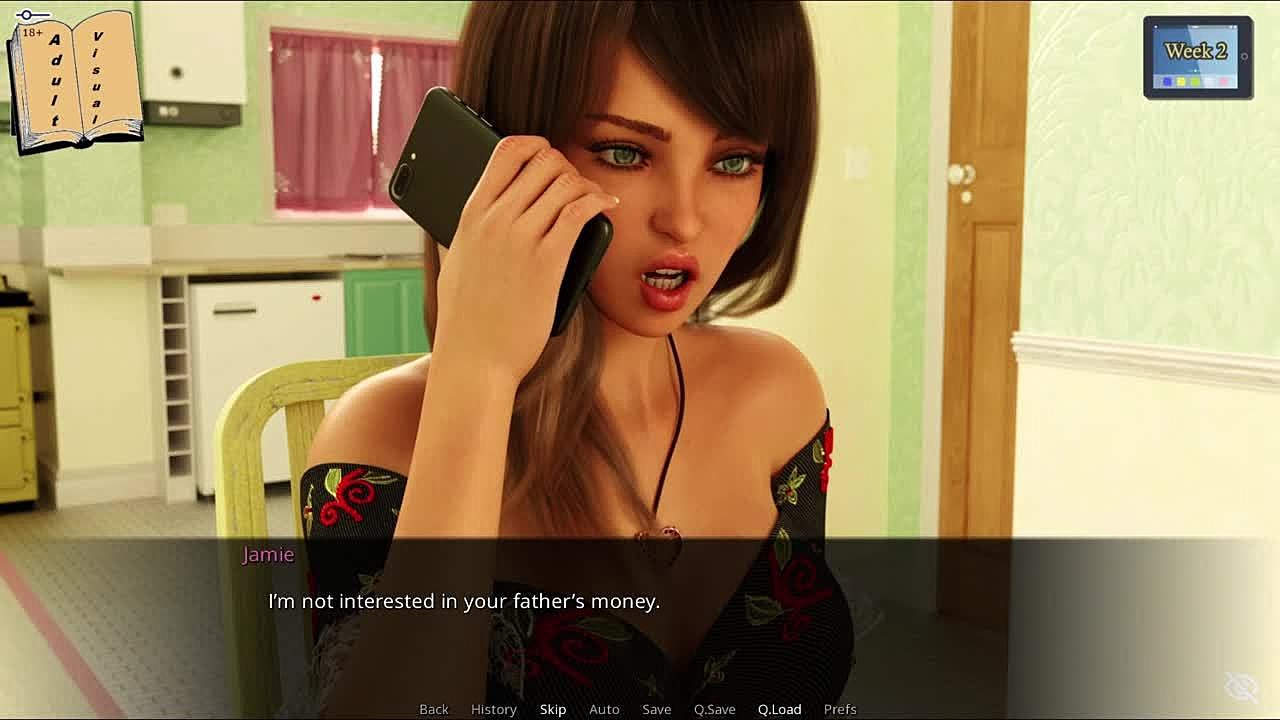Open the Prefs settings
The image size is (1280, 720).
coord(840,709)
